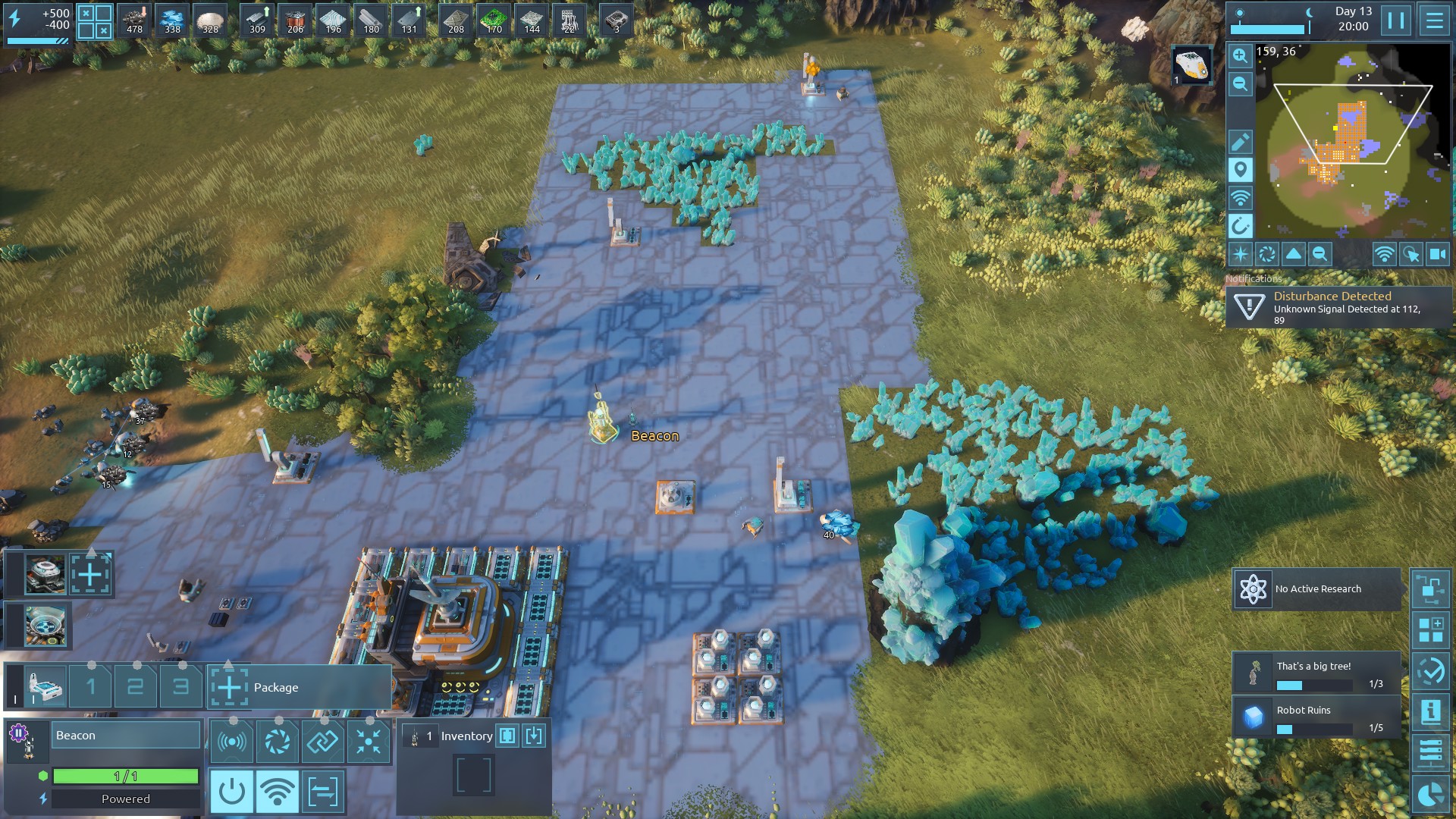1456x819 pixels.
Task: Open the info book codex button
Action: pos(1431,711)
